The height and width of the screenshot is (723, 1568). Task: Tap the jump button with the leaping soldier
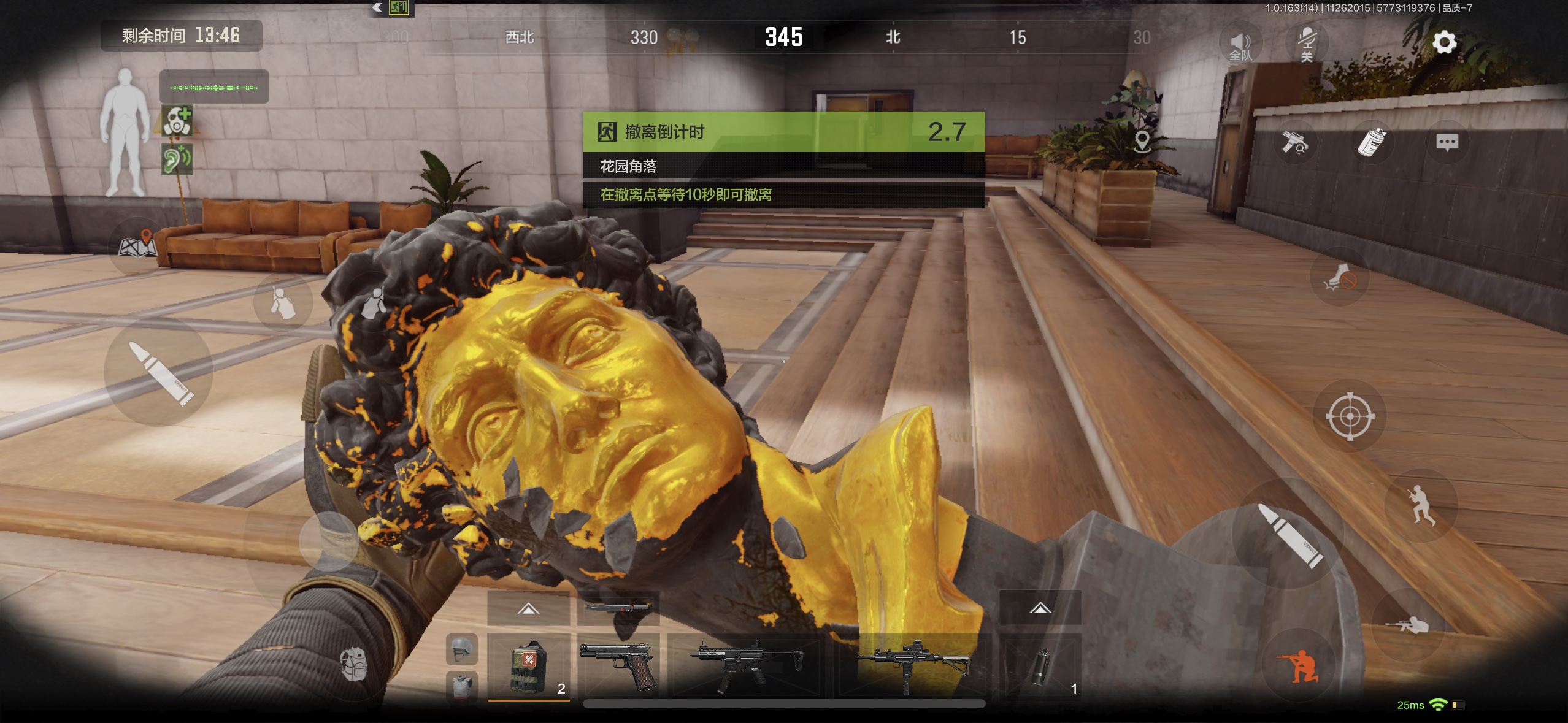point(1420,505)
